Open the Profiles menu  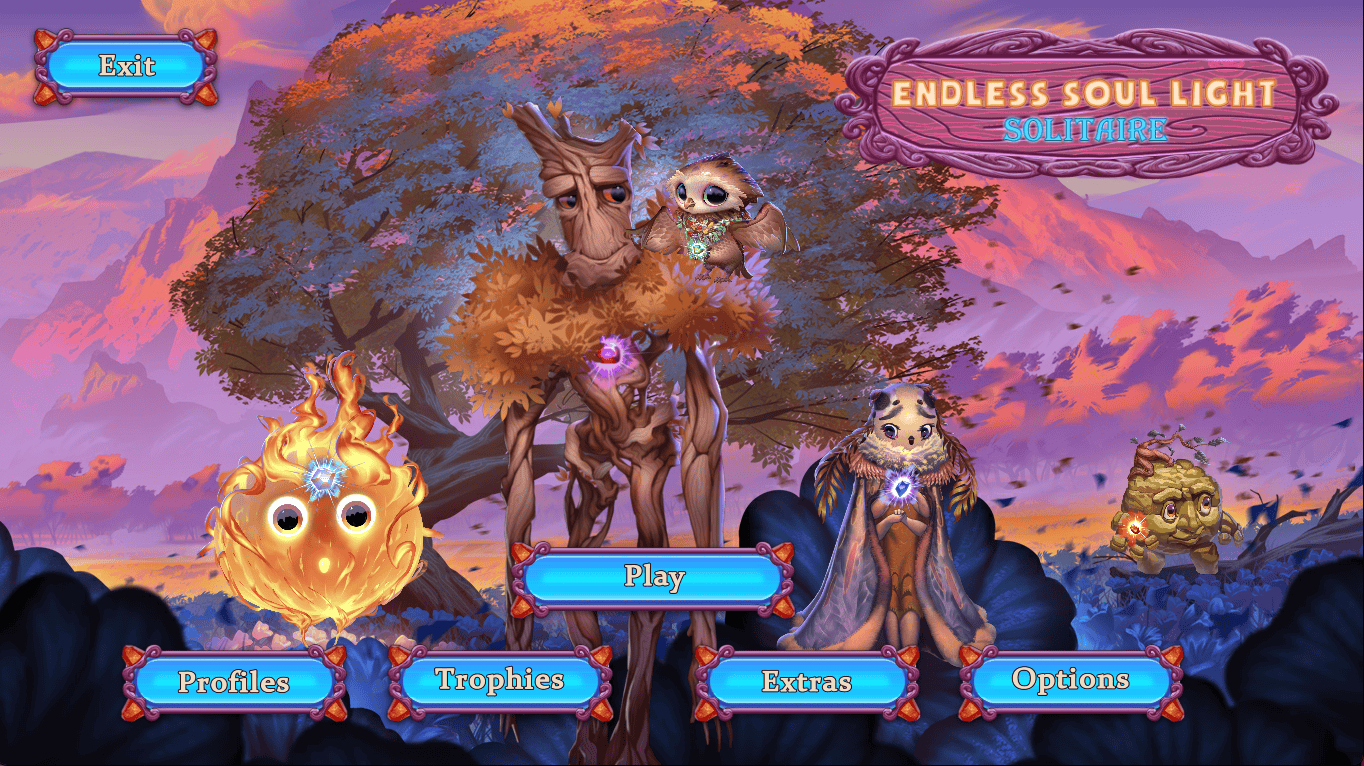pyautogui.click(x=234, y=682)
